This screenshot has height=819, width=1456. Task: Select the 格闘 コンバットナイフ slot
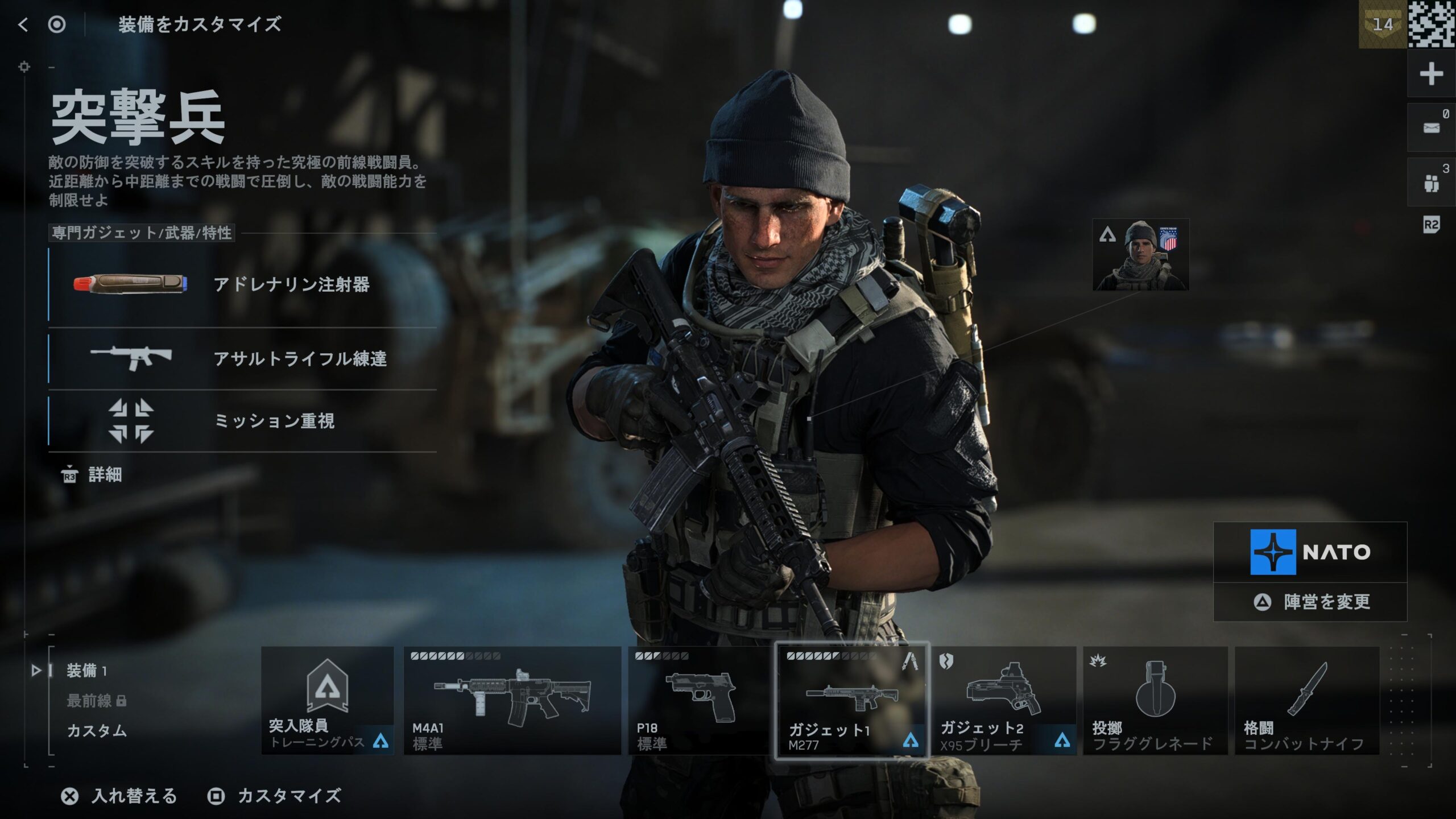[x=1307, y=701]
